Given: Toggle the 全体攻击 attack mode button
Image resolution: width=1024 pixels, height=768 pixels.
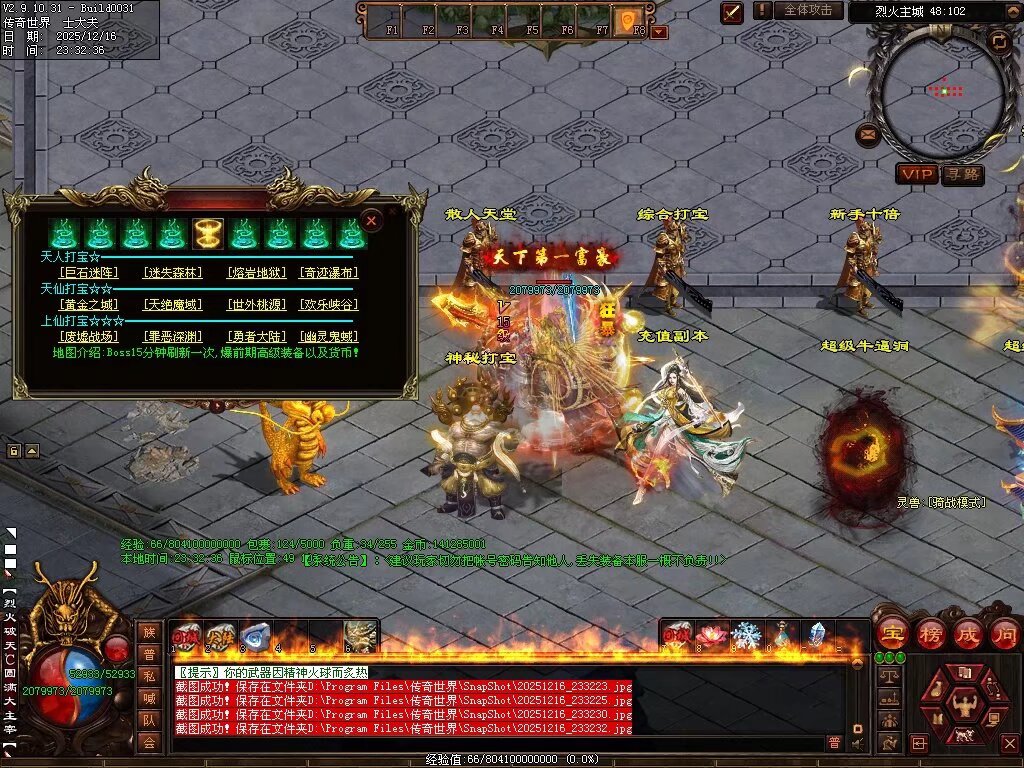Looking at the screenshot, I should coord(808,10).
